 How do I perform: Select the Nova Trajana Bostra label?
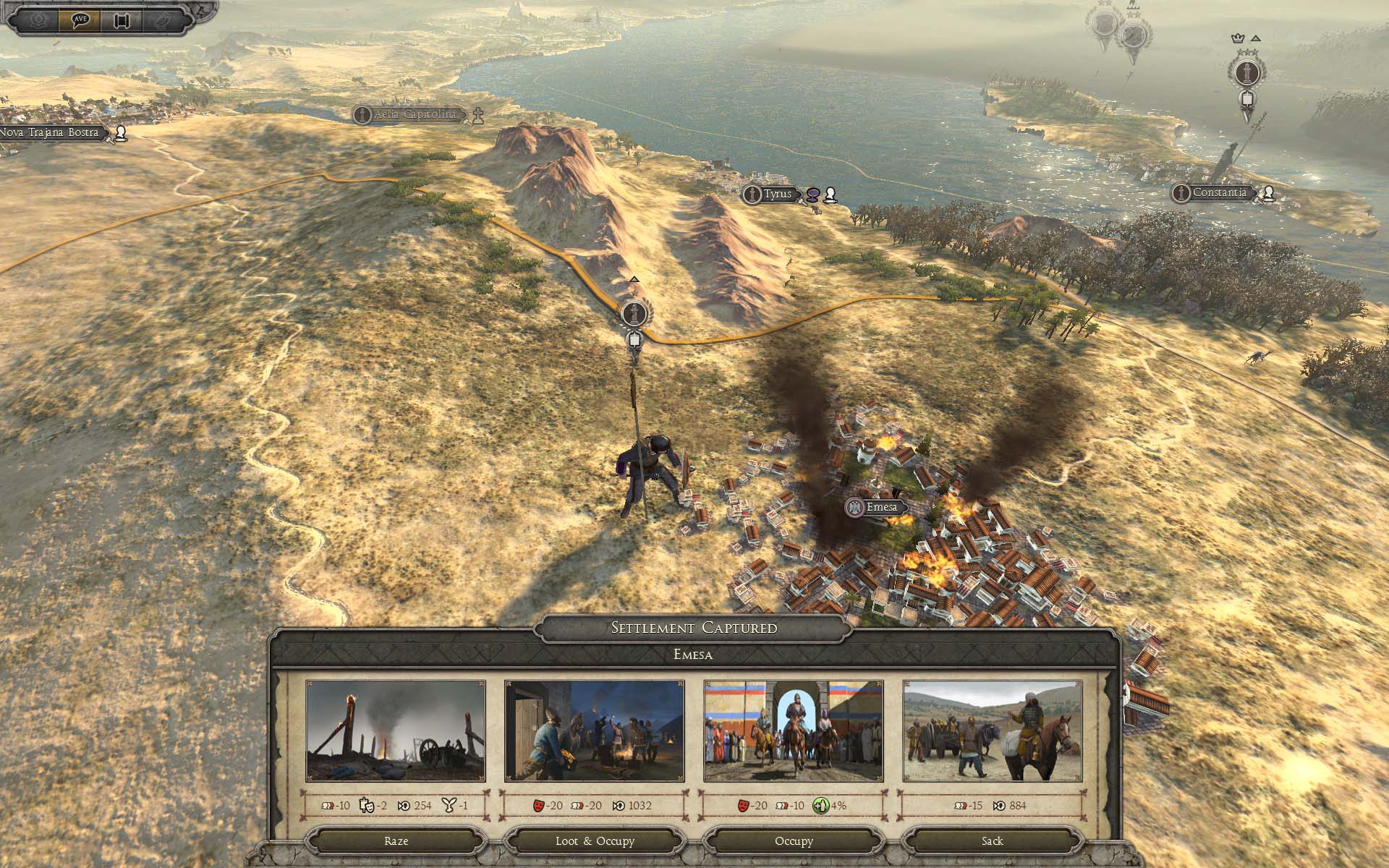click(x=51, y=133)
